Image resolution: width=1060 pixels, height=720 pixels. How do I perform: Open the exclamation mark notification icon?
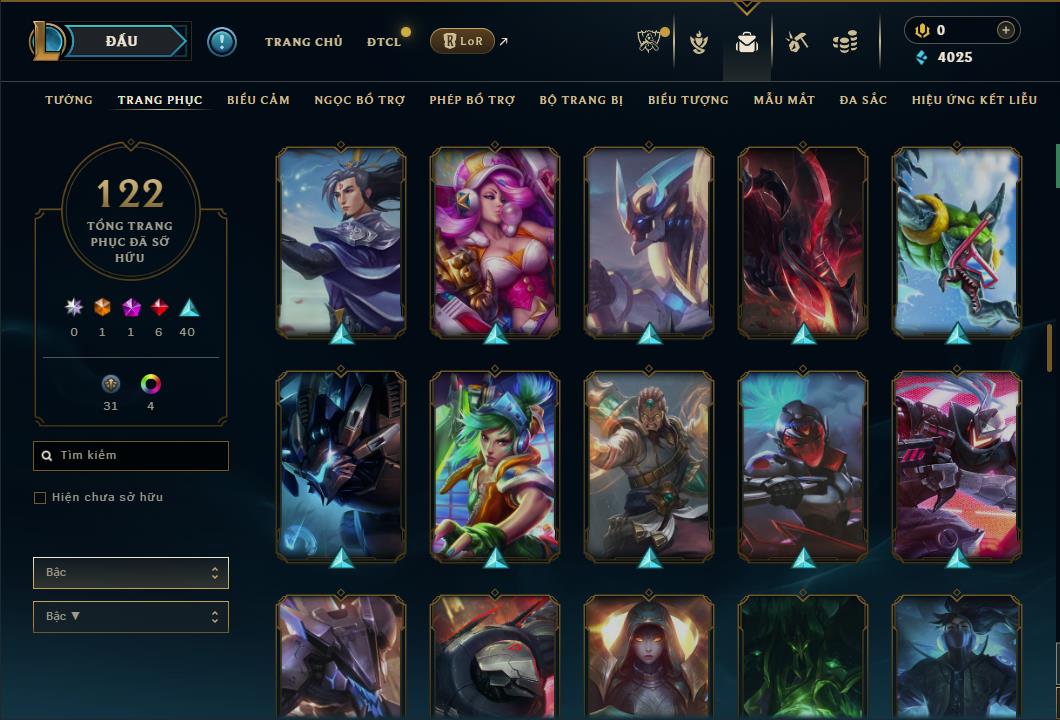click(222, 42)
